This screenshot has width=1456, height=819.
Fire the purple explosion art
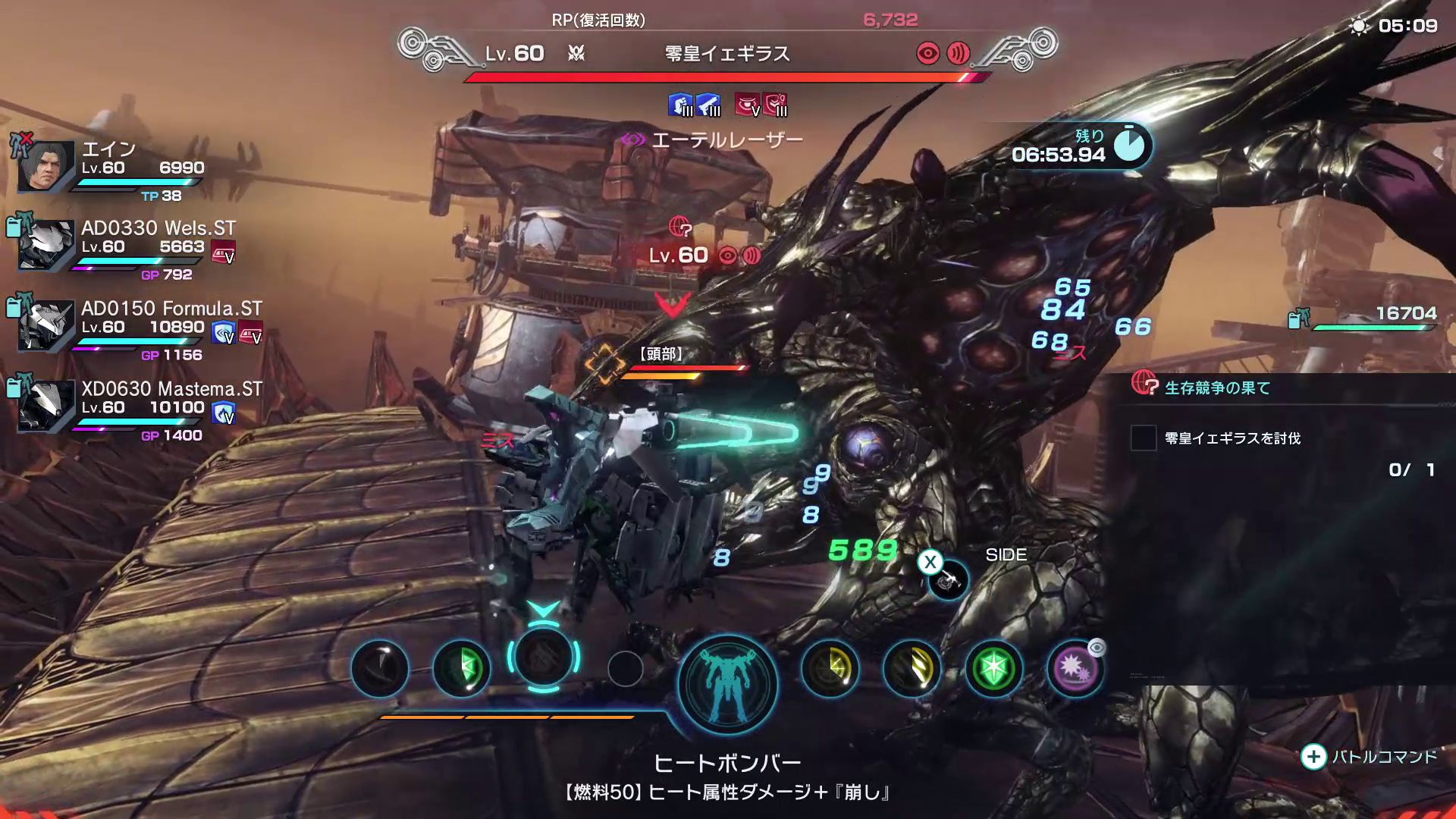(x=1075, y=668)
